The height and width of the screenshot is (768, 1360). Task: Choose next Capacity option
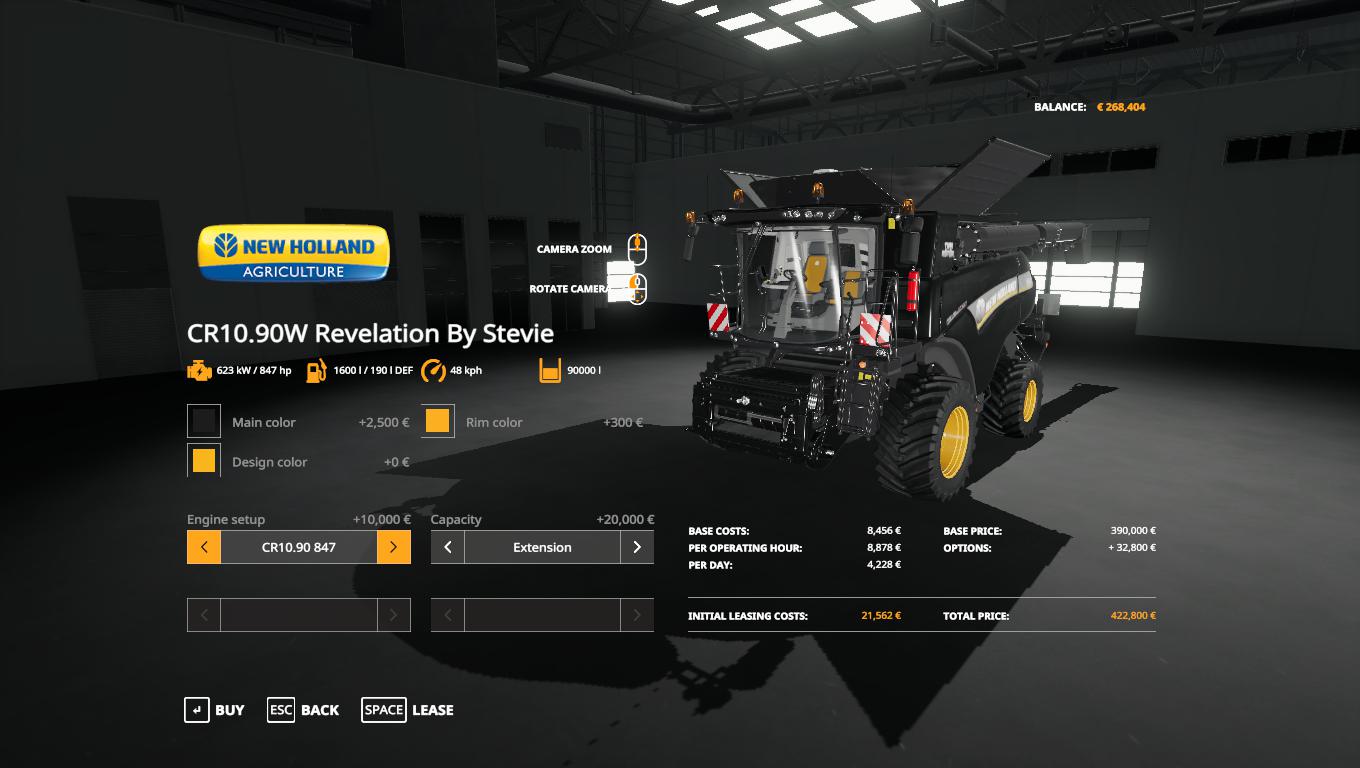click(x=637, y=547)
